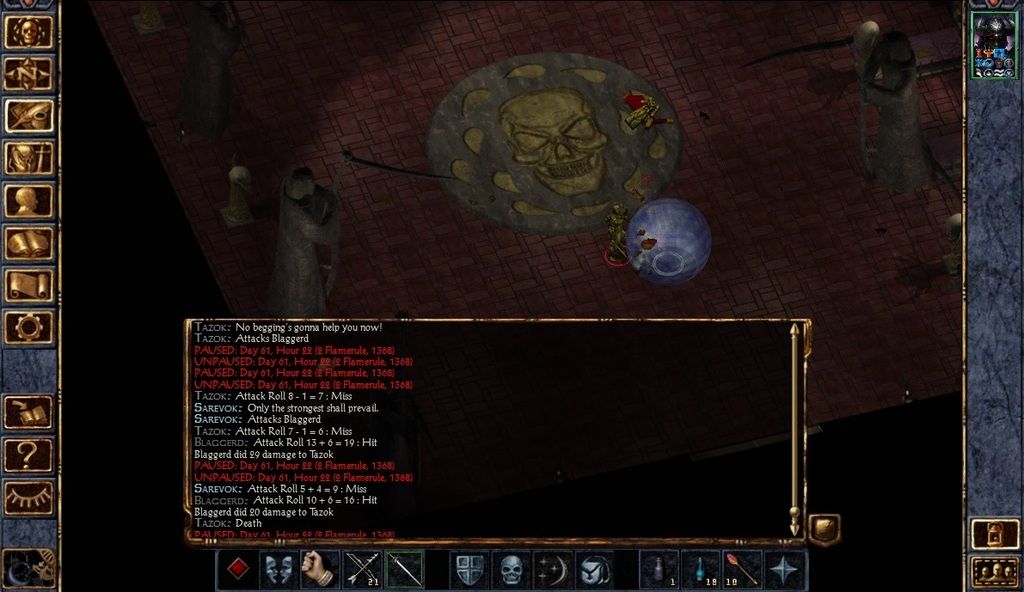The width and height of the screenshot is (1024, 592).
Task: Open the mage spellbook button
Action: [x=29, y=243]
